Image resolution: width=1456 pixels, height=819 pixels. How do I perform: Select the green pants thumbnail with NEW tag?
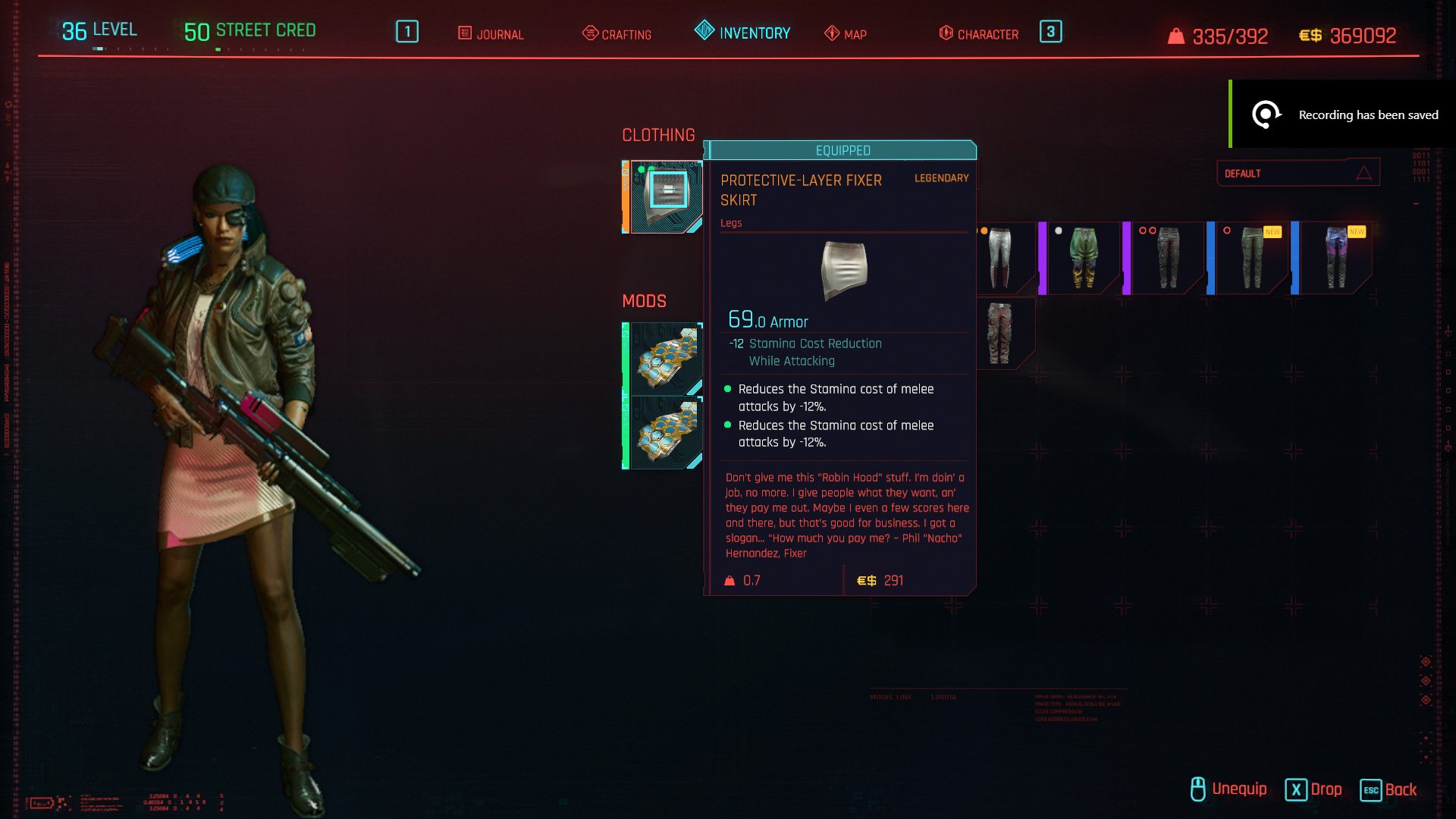(x=1251, y=258)
